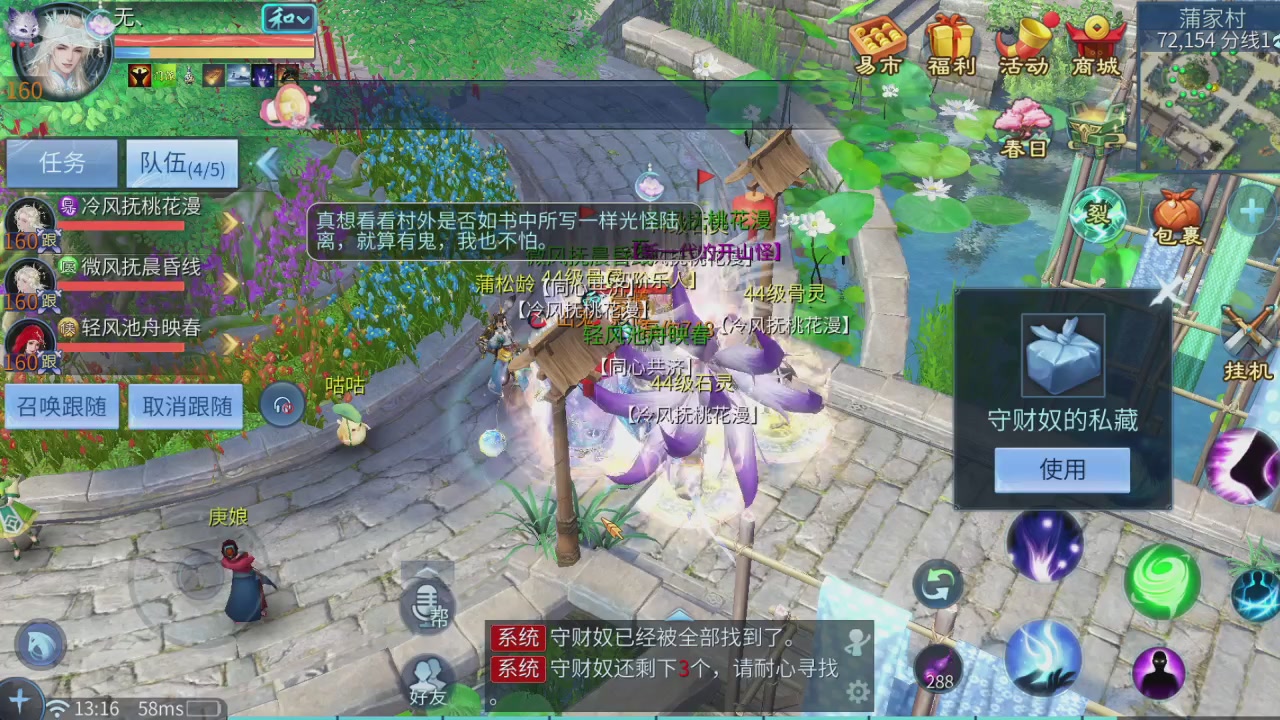Screen dimensions: 1280x720
Task: Open the 和 battle-mode dropdown
Action: pyautogui.click(x=288, y=18)
